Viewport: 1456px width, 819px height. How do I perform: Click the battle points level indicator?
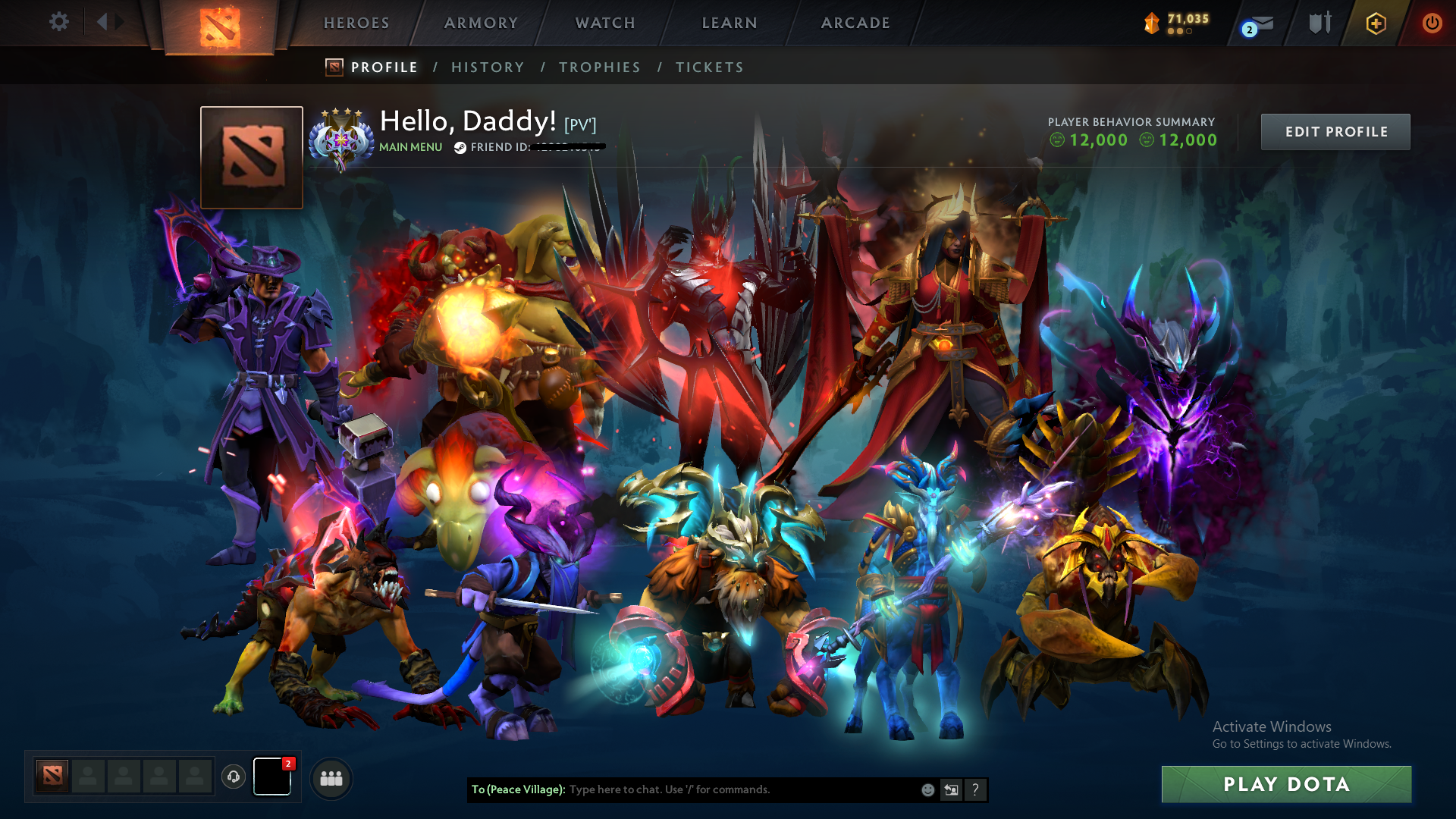pyautogui.click(x=1179, y=22)
